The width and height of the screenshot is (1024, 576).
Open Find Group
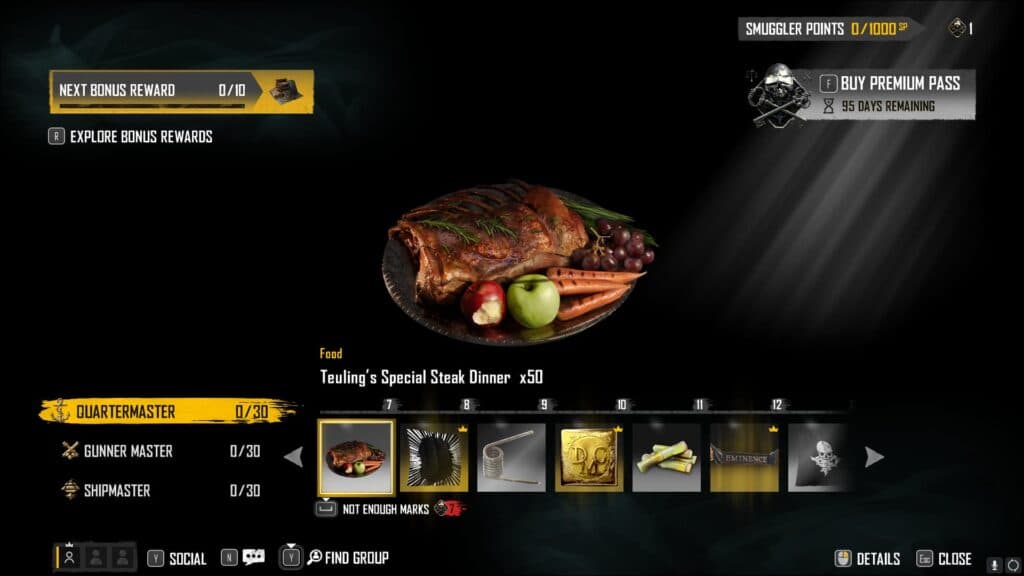(347, 558)
